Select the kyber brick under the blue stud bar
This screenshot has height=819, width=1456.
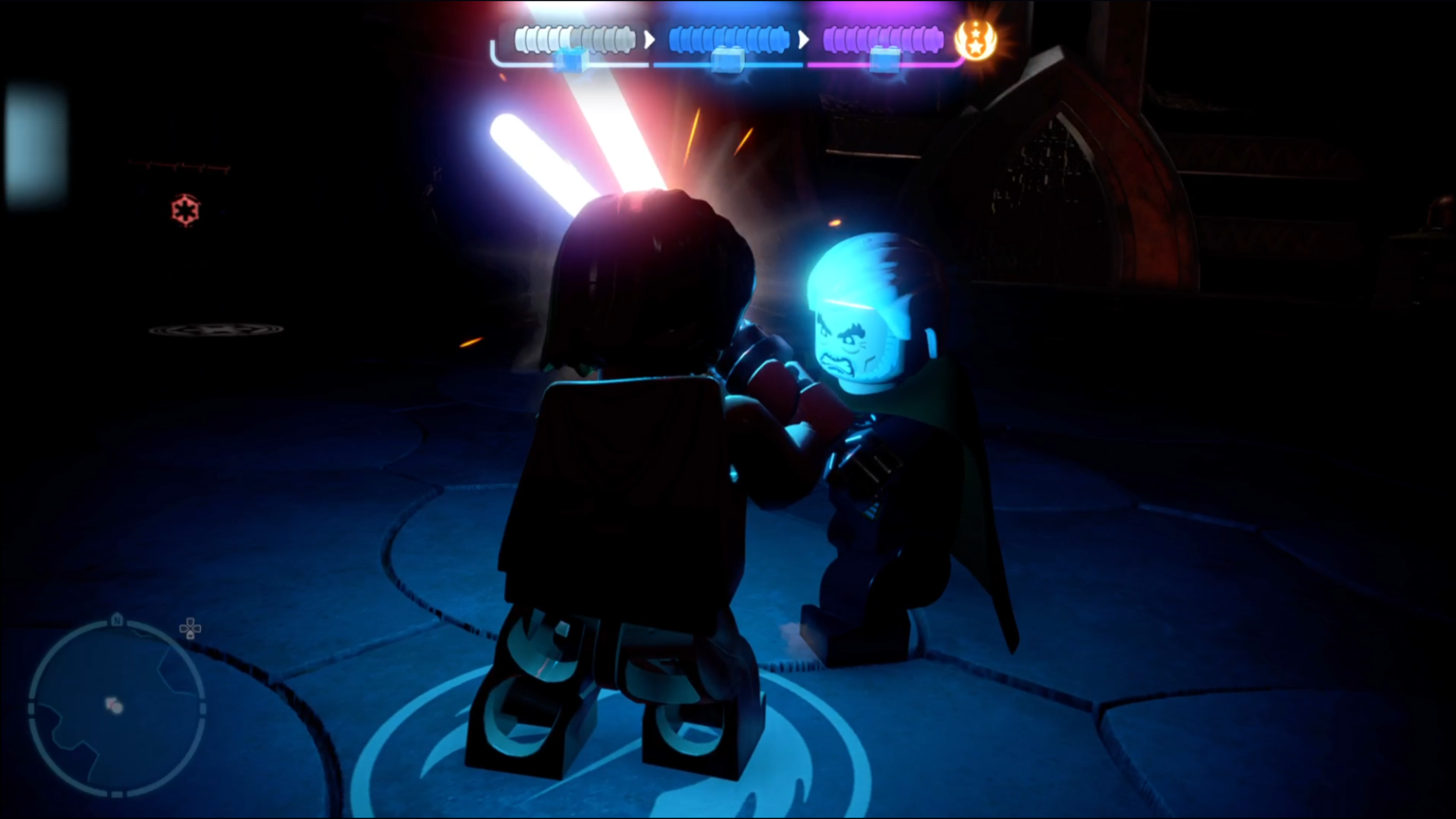click(x=728, y=60)
